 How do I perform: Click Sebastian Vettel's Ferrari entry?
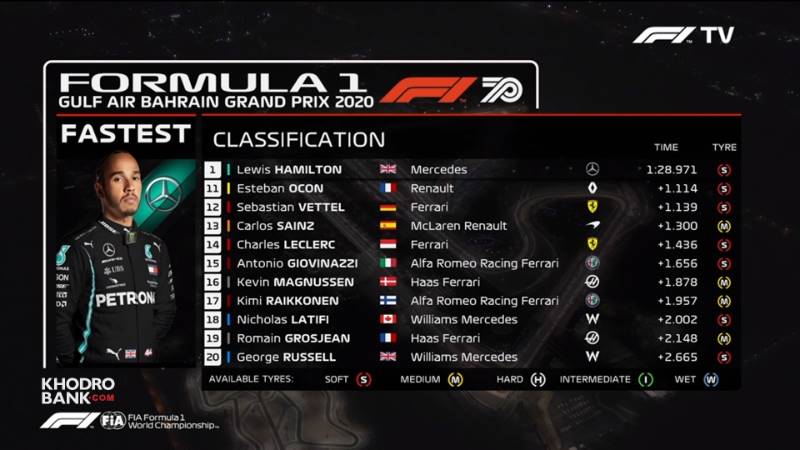tap(470, 207)
